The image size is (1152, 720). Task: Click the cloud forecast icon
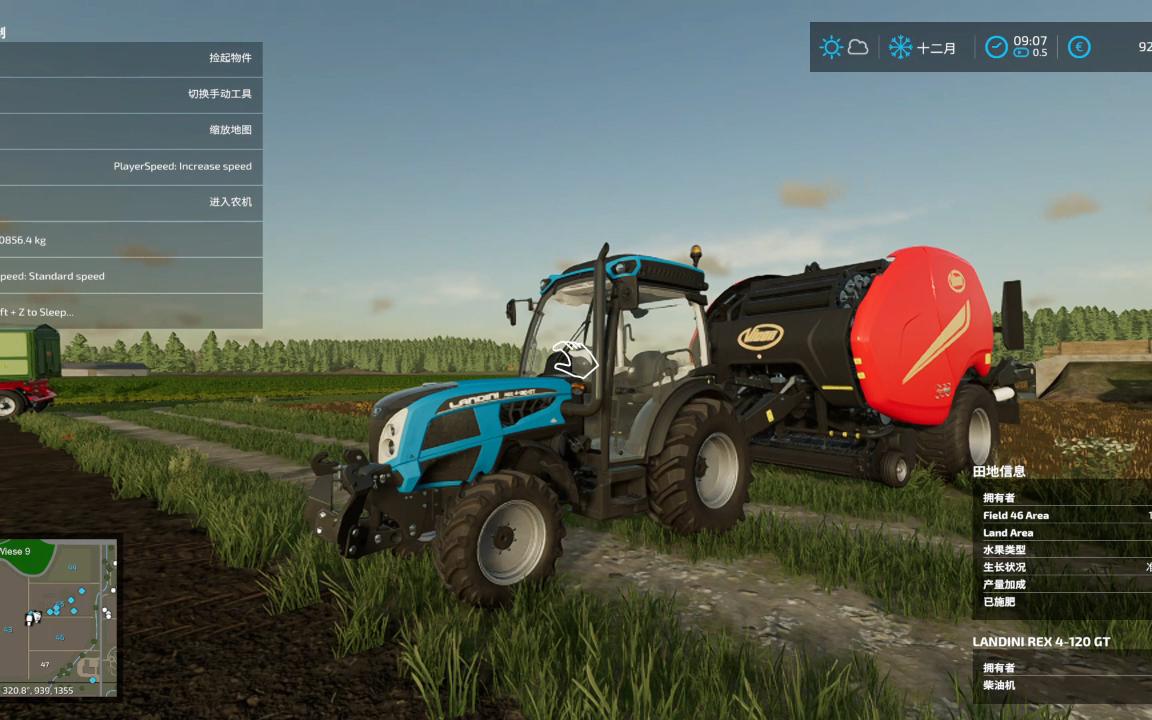(858, 47)
